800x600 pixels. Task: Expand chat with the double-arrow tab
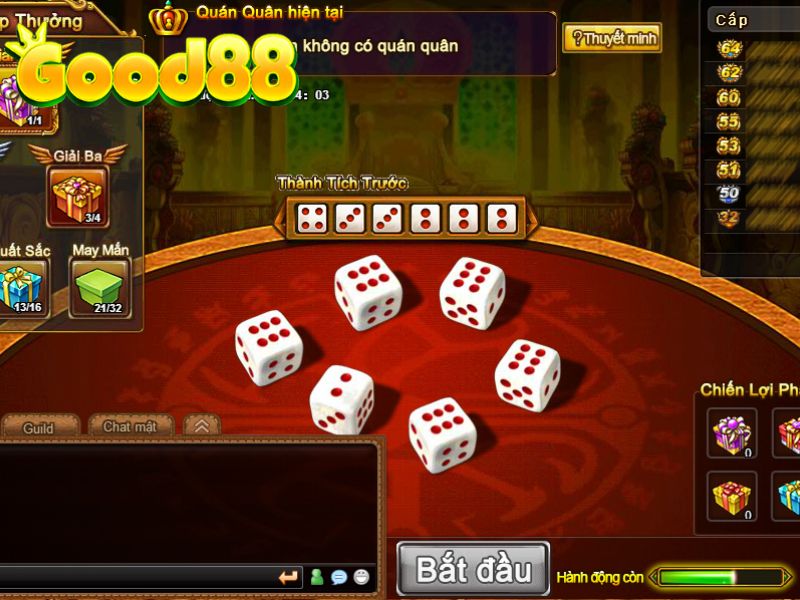[201, 426]
